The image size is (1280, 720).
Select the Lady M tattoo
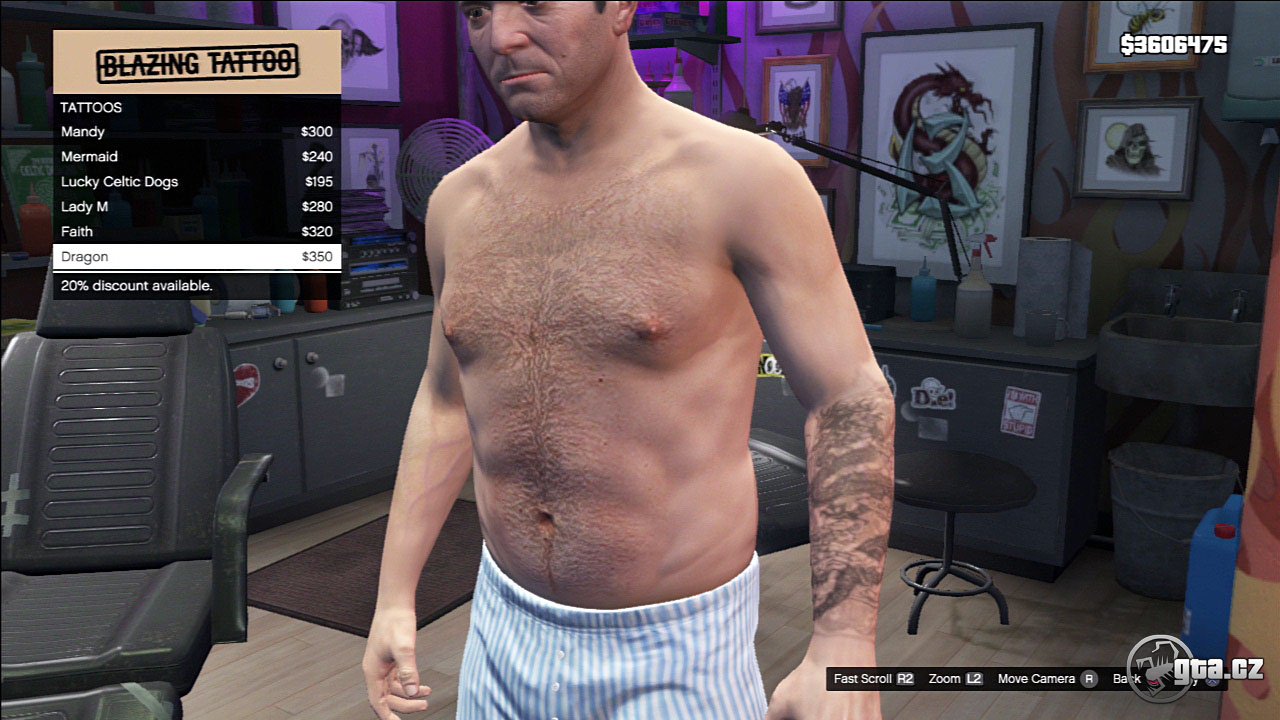(x=196, y=207)
